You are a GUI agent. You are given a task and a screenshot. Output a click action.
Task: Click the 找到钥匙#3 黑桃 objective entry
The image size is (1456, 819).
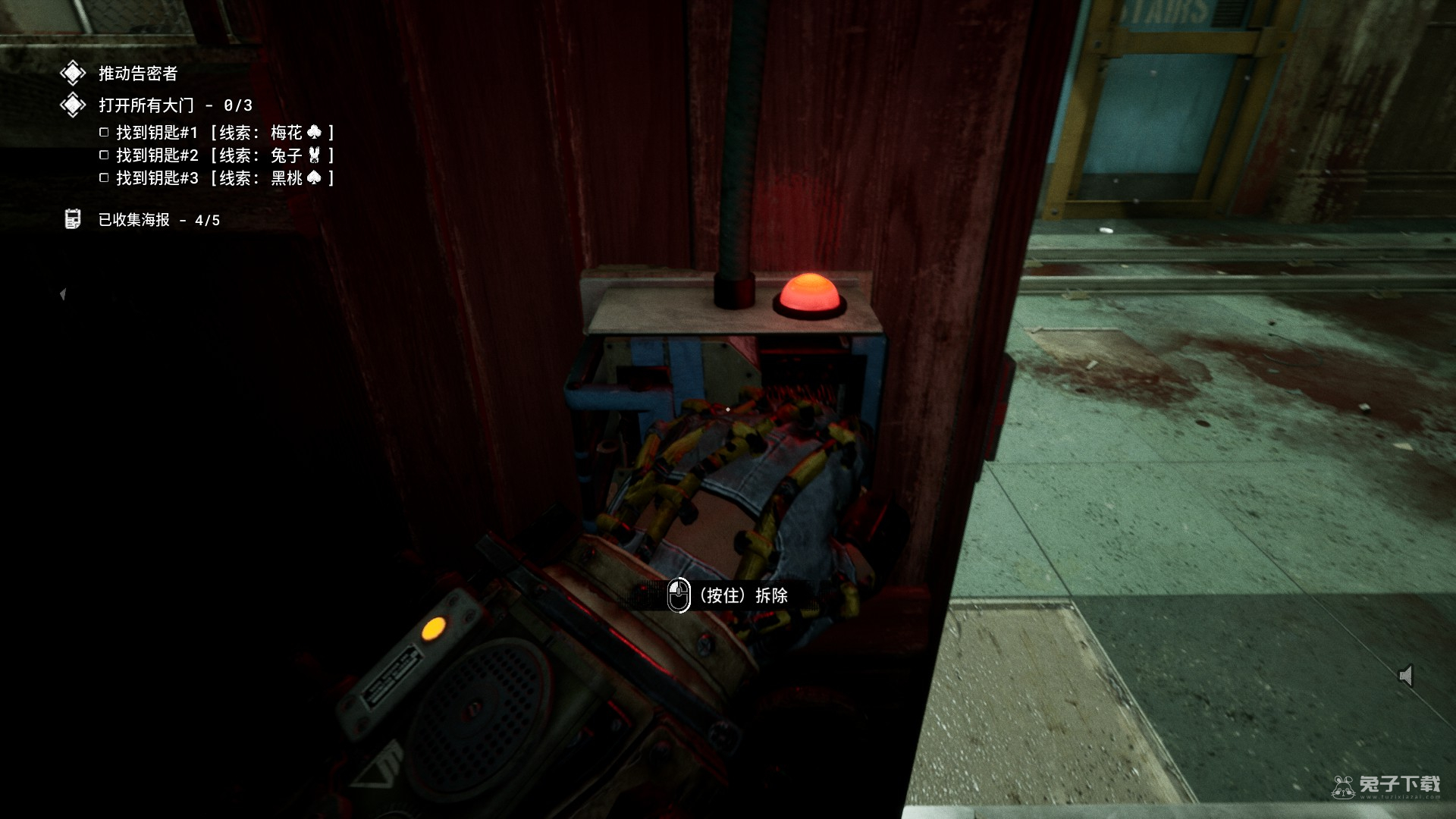[x=218, y=178]
